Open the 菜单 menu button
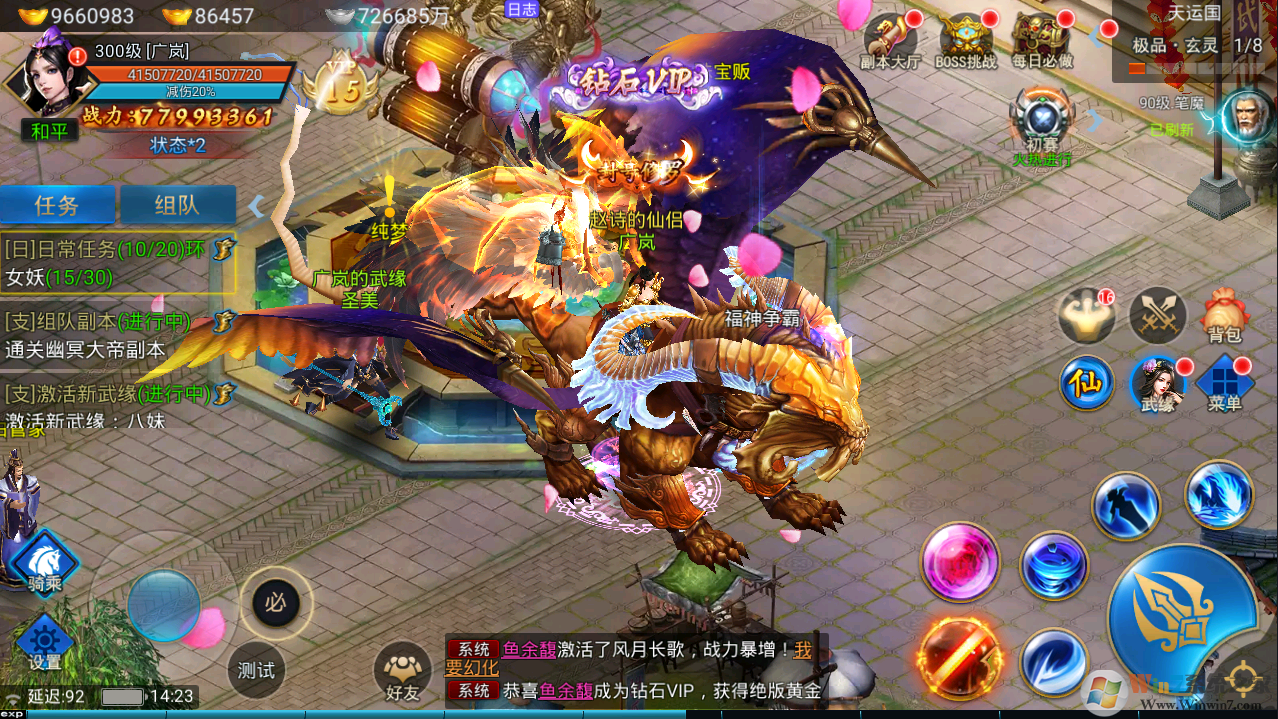This screenshot has height=719, width=1278. click(x=1224, y=383)
